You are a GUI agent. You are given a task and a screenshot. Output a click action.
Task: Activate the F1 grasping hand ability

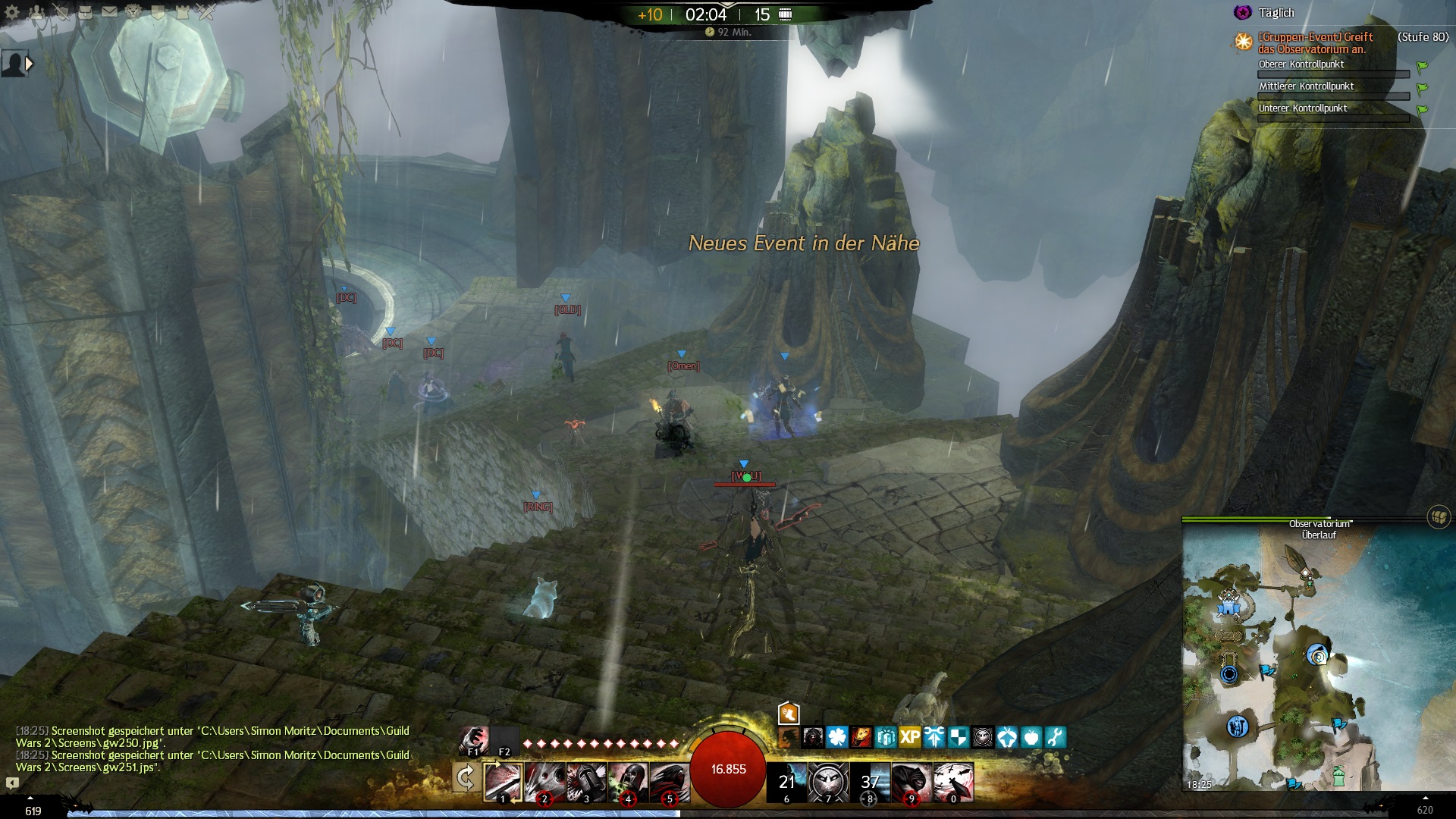[x=474, y=739]
